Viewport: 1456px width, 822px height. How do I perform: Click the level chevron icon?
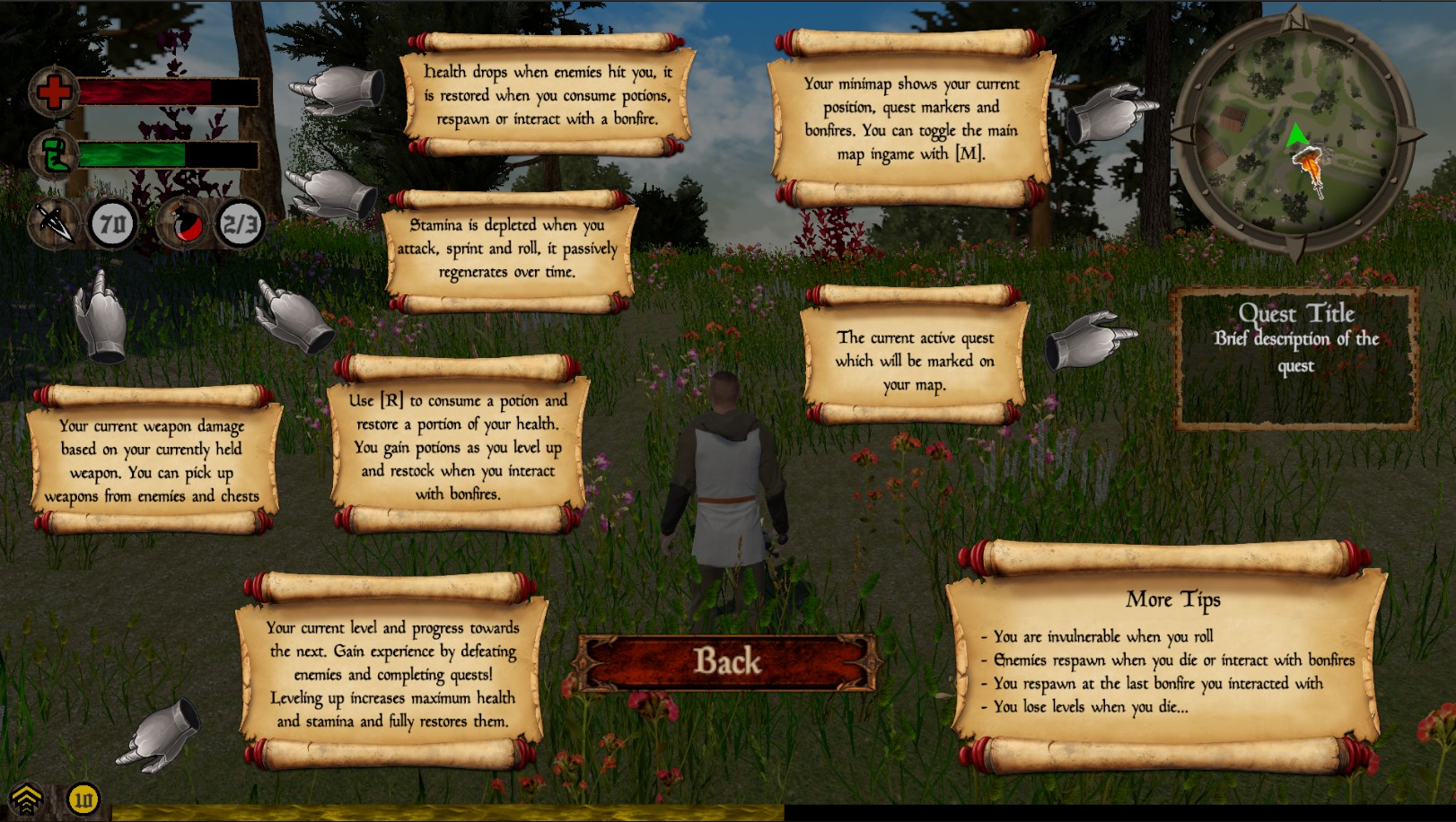point(27,799)
